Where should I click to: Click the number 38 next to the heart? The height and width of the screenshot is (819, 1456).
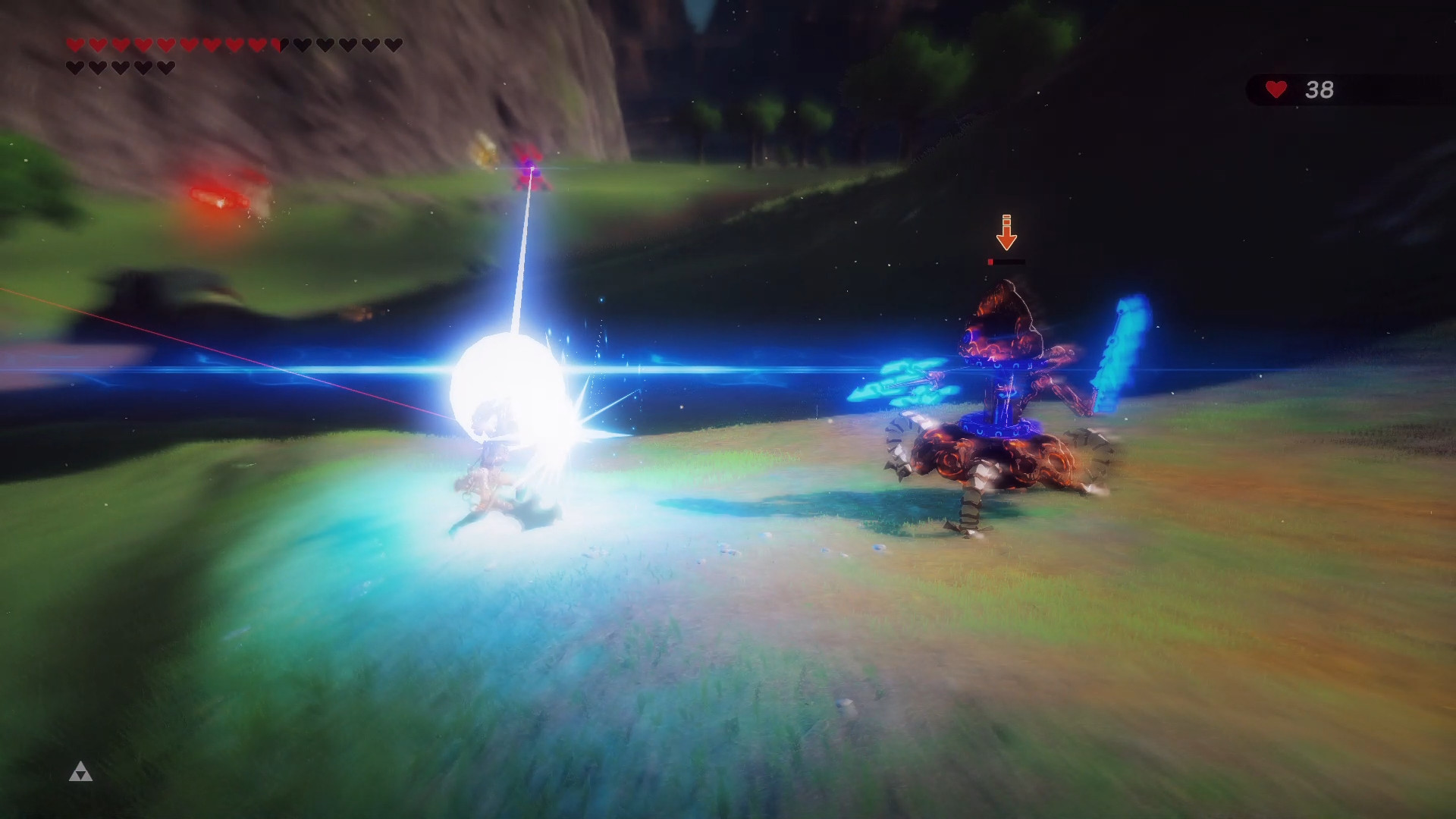1321,89
